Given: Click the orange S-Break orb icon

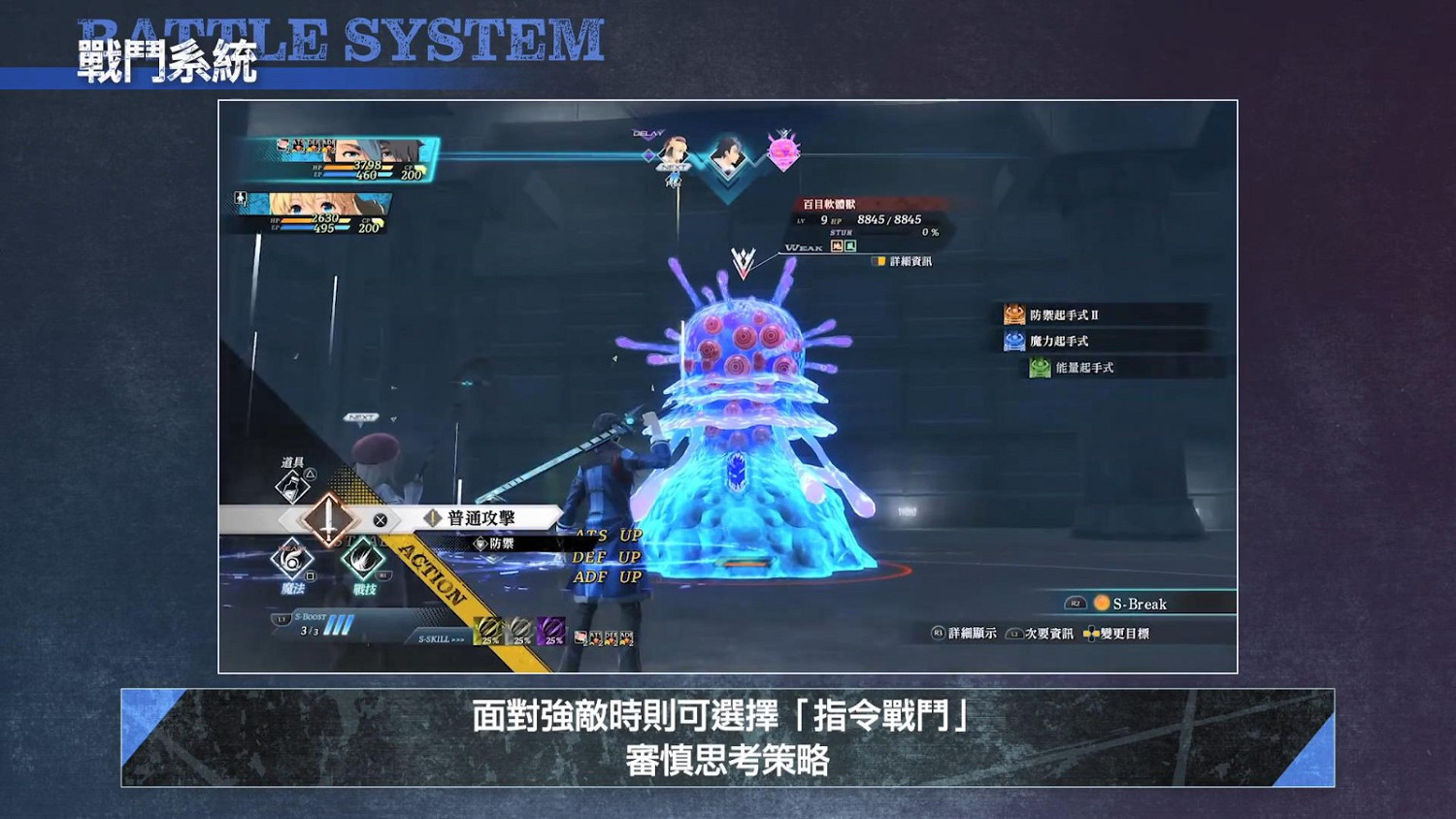Looking at the screenshot, I should click(x=1103, y=603).
